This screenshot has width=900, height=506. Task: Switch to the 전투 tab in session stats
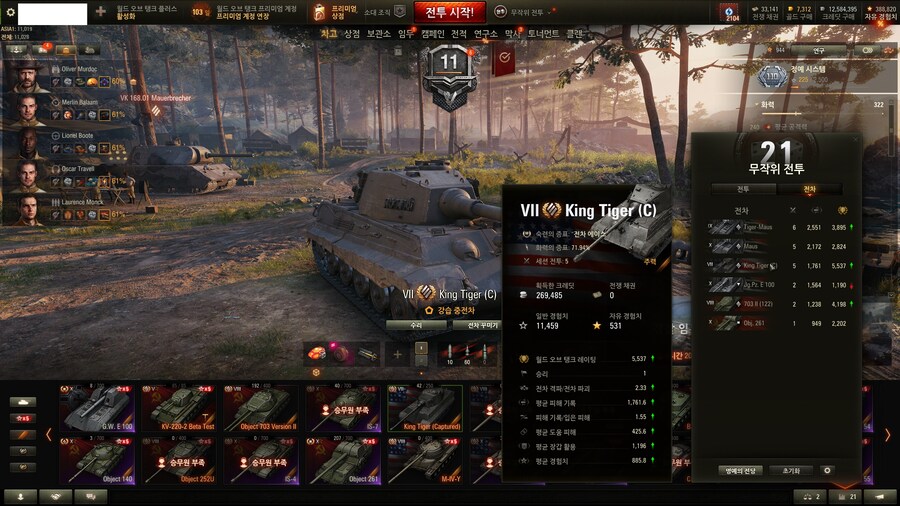click(x=743, y=188)
